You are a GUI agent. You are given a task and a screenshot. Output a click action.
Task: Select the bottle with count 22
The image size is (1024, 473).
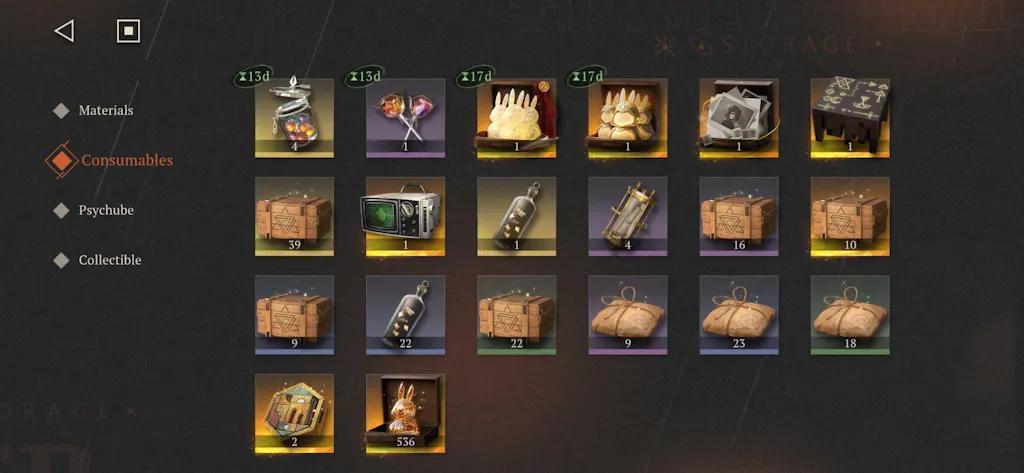click(405, 314)
